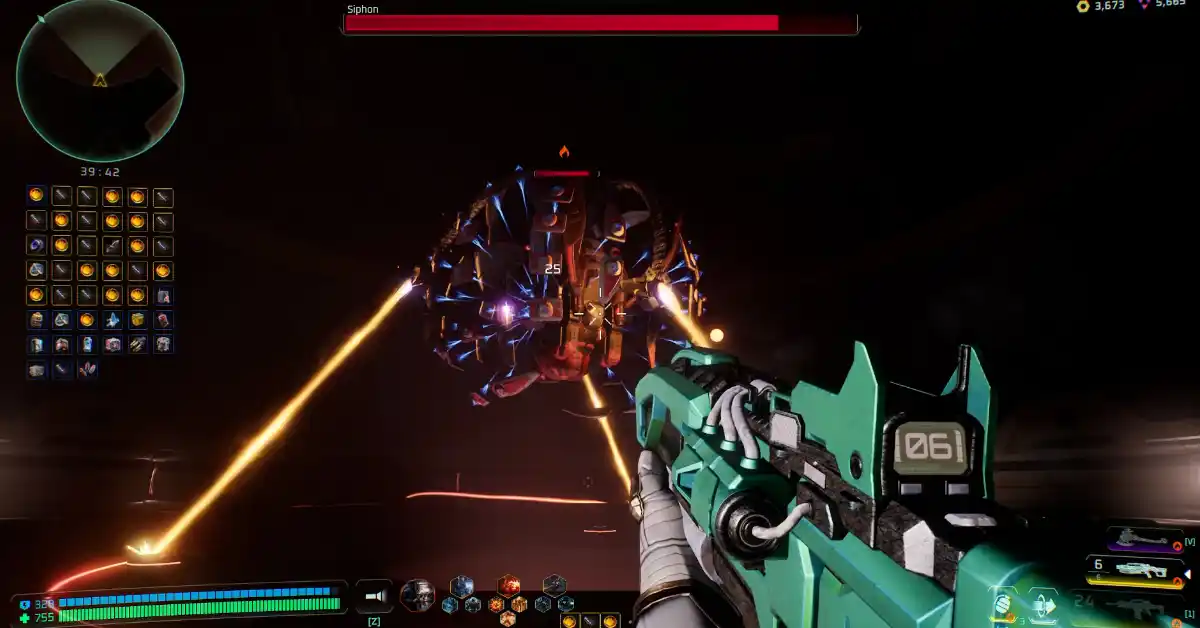The width and height of the screenshot is (1200, 628).
Task: Click the red crystals item icon
Action: (87, 370)
